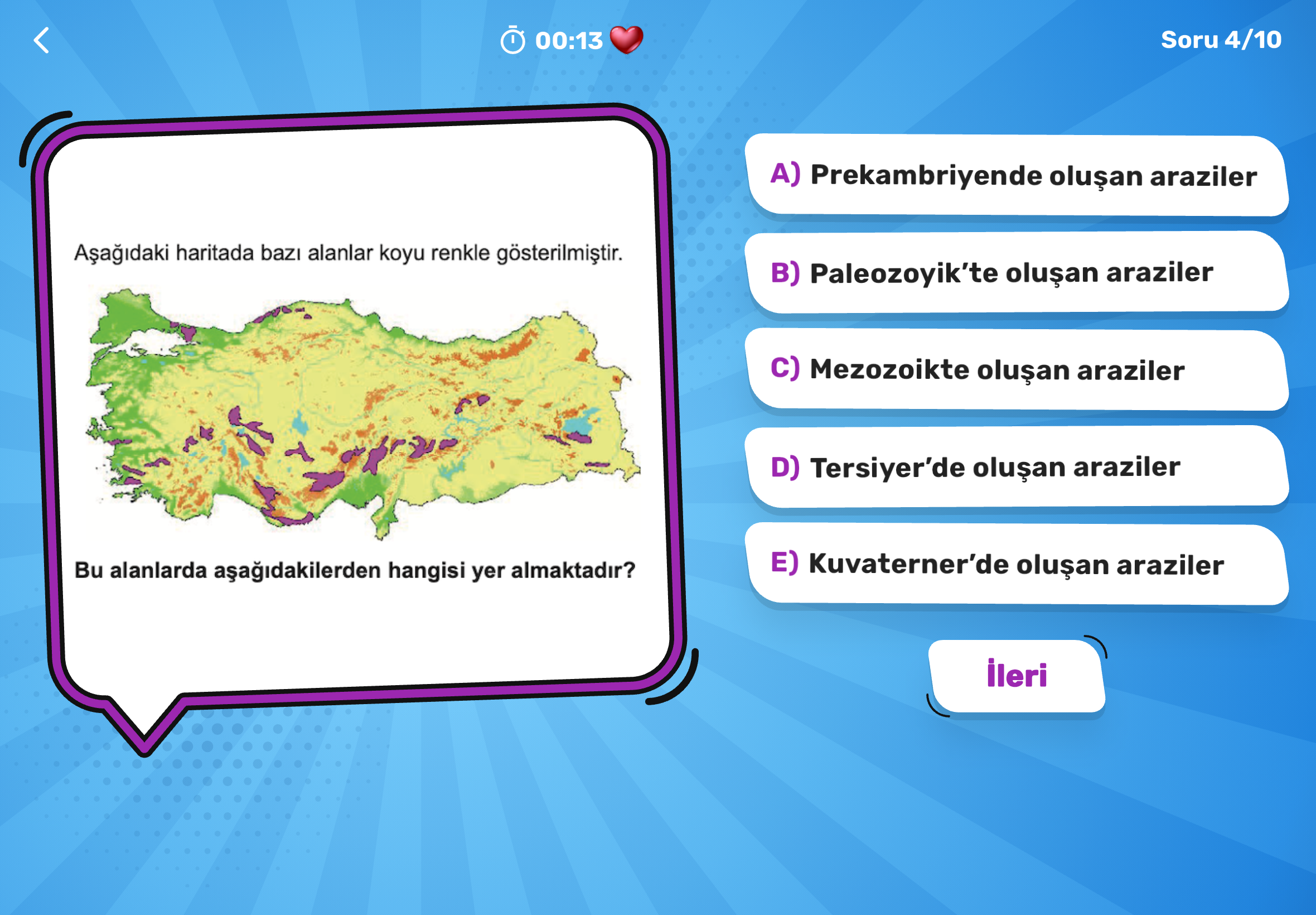The image size is (1316, 915).
Task: Click the red heart life indicator
Action: point(627,40)
